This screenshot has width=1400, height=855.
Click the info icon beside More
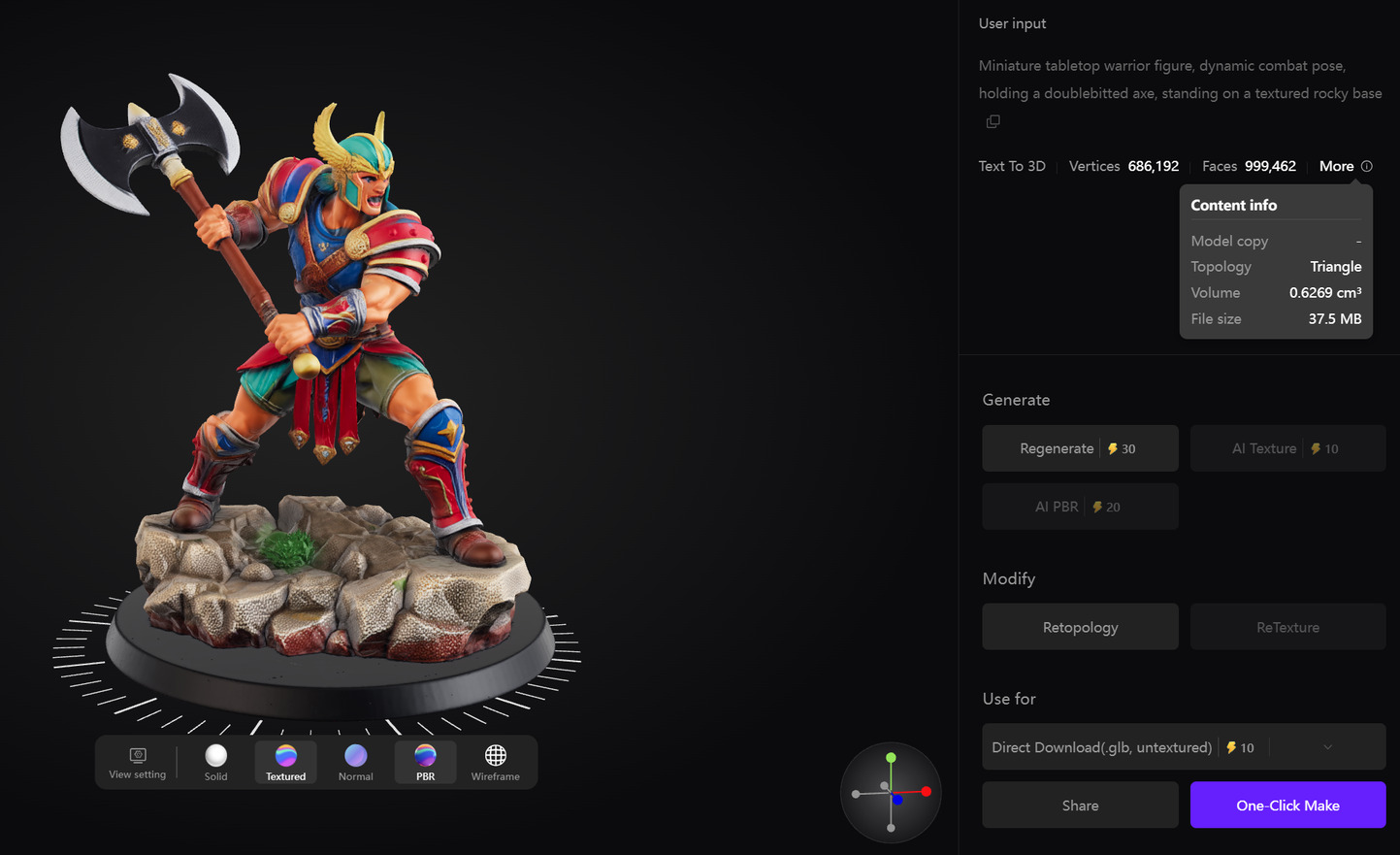[1368, 166]
